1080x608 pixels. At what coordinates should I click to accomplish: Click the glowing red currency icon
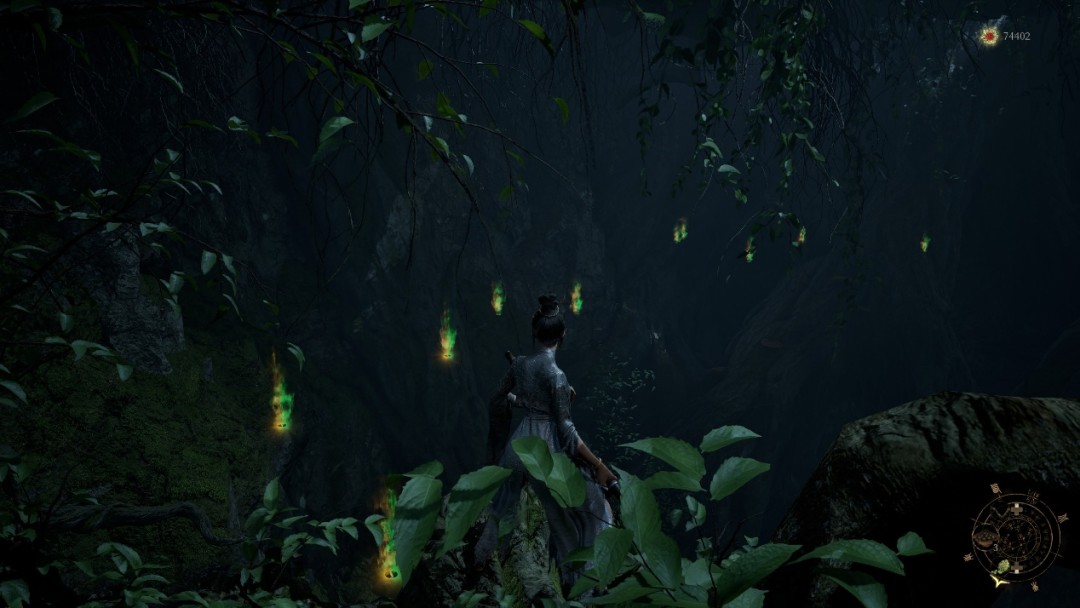click(x=989, y=36)
